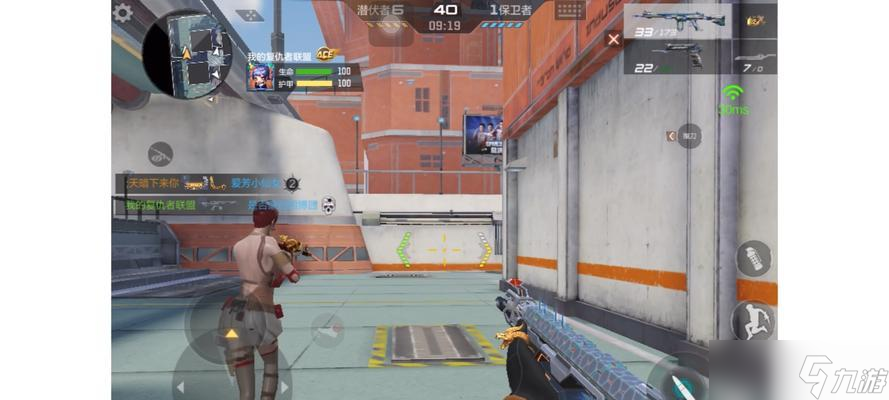Open the keyboard chat button
Viewport: 889px width, 400px height.
point(570,10)
